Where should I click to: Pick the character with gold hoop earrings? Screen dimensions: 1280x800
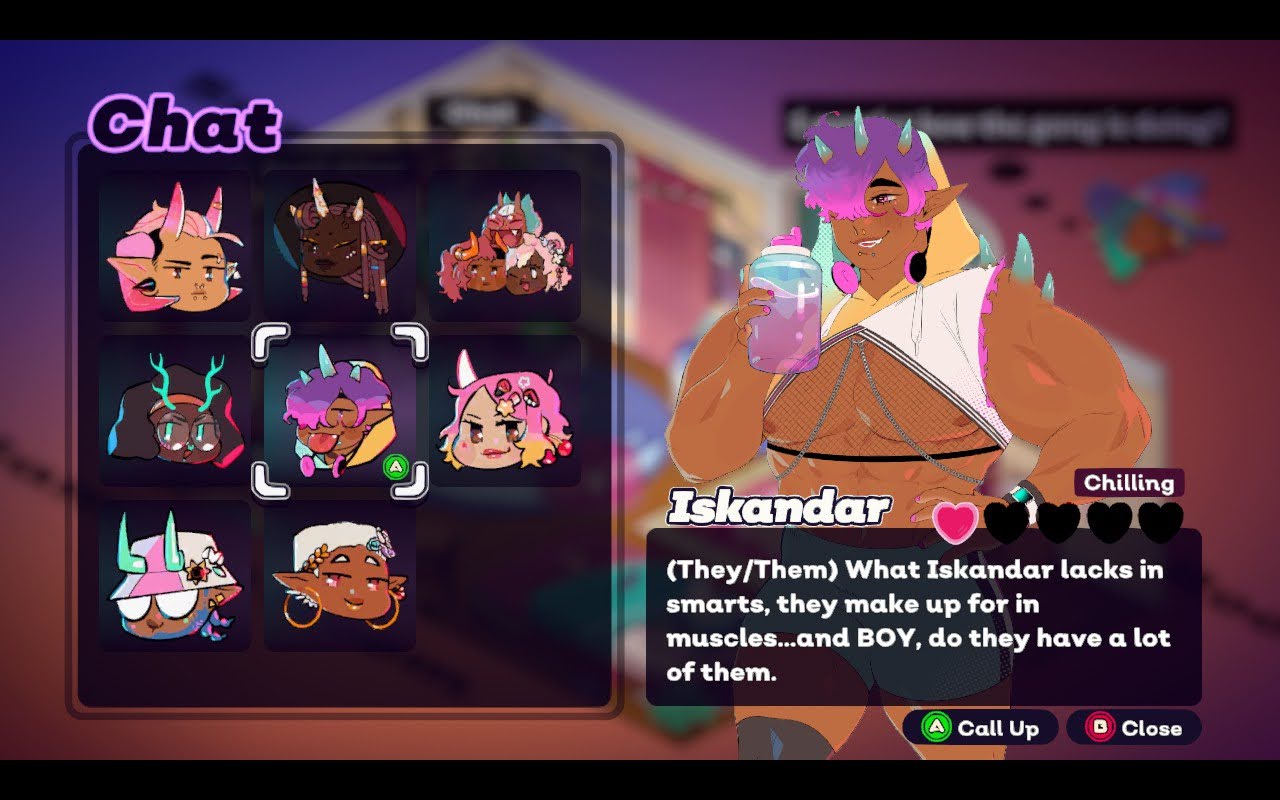click(340, 576)
